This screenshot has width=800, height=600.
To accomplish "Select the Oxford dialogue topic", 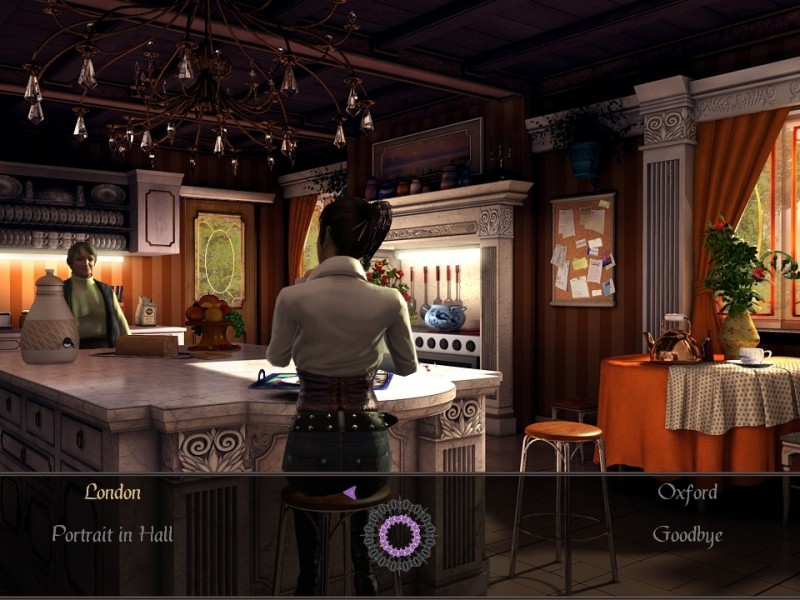I will (x=687, y=492).
